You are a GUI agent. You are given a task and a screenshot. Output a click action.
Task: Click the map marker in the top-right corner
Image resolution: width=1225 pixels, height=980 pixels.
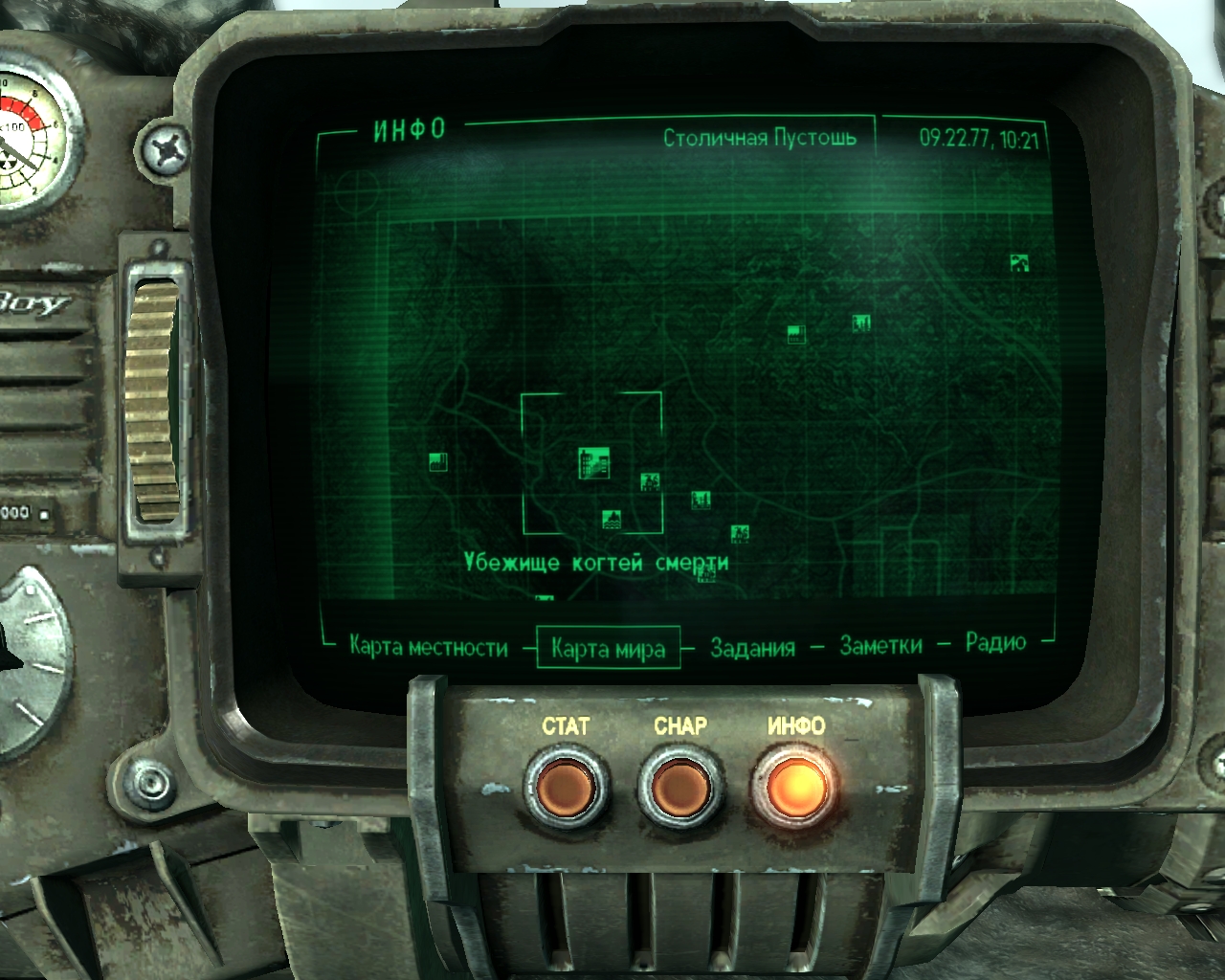1020,262
